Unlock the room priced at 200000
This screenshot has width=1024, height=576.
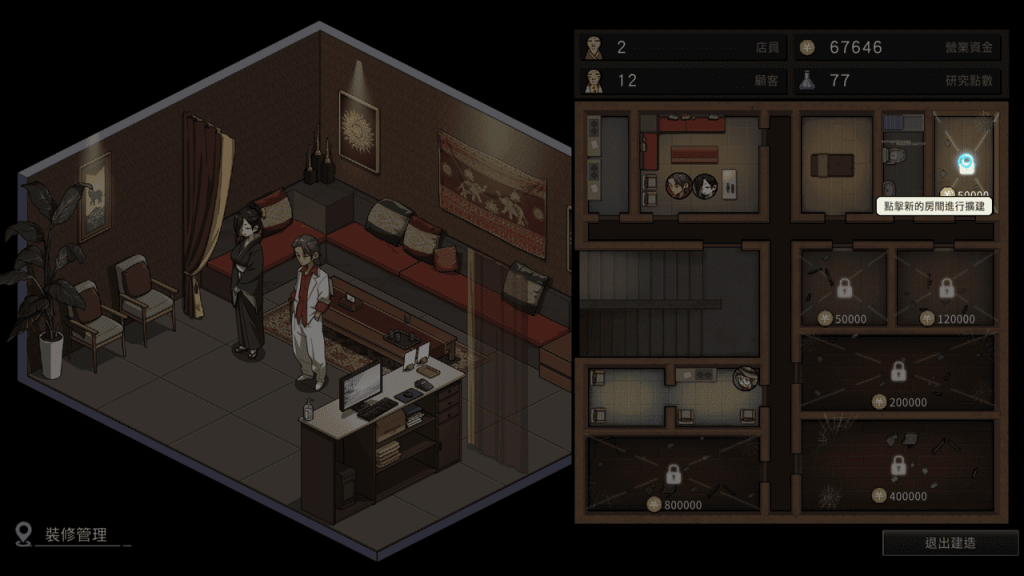(x=897, y=373)
